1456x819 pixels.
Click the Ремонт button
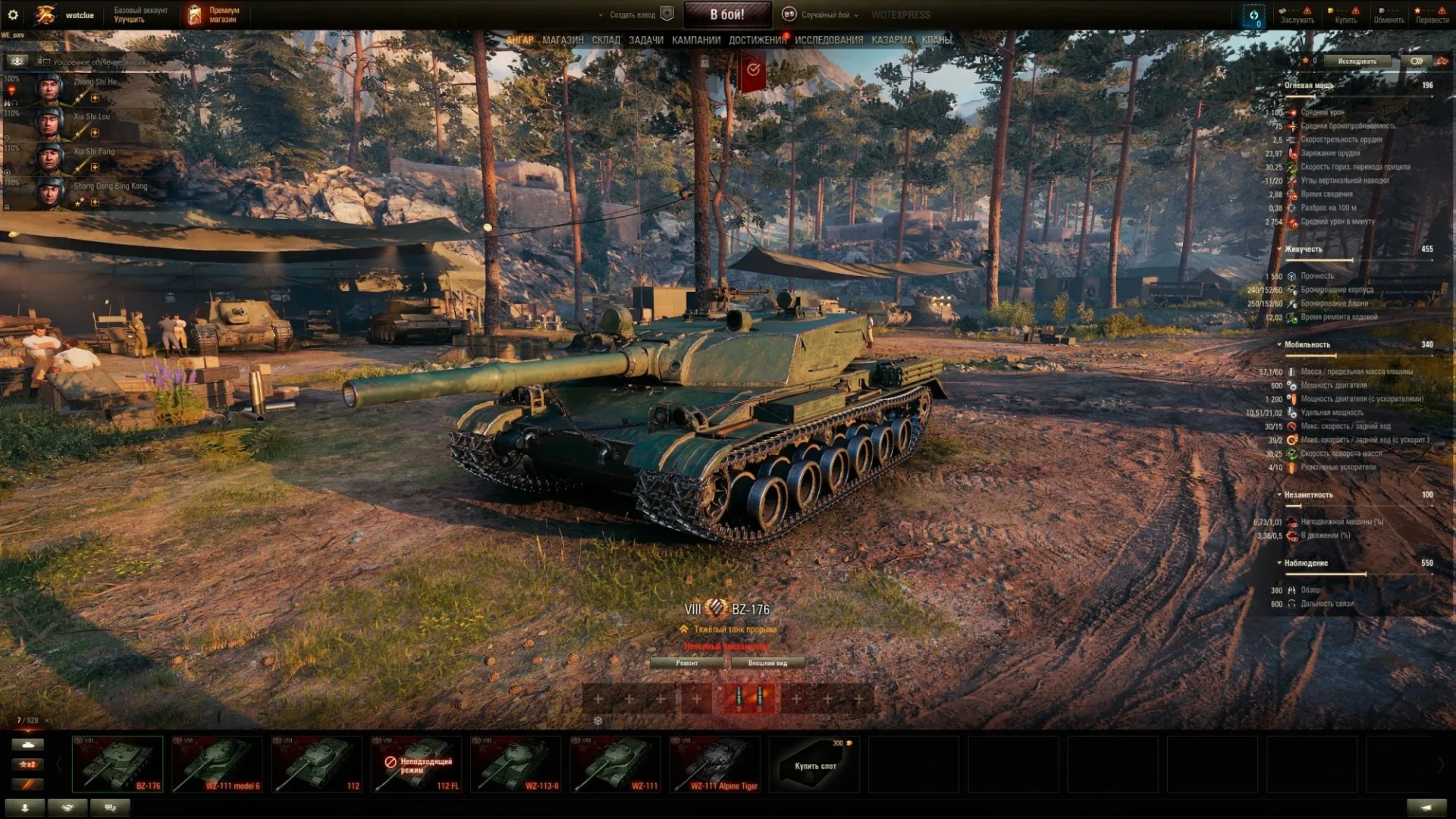(687, 663)
